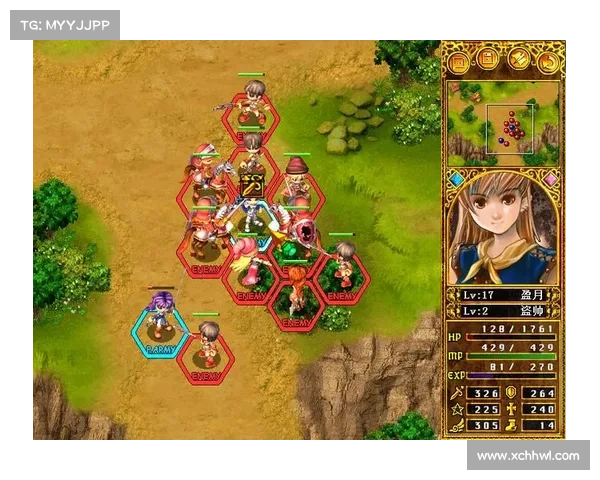Select the scroll and feather icon button
The image size is (600, 480).
tap(518, 62)
